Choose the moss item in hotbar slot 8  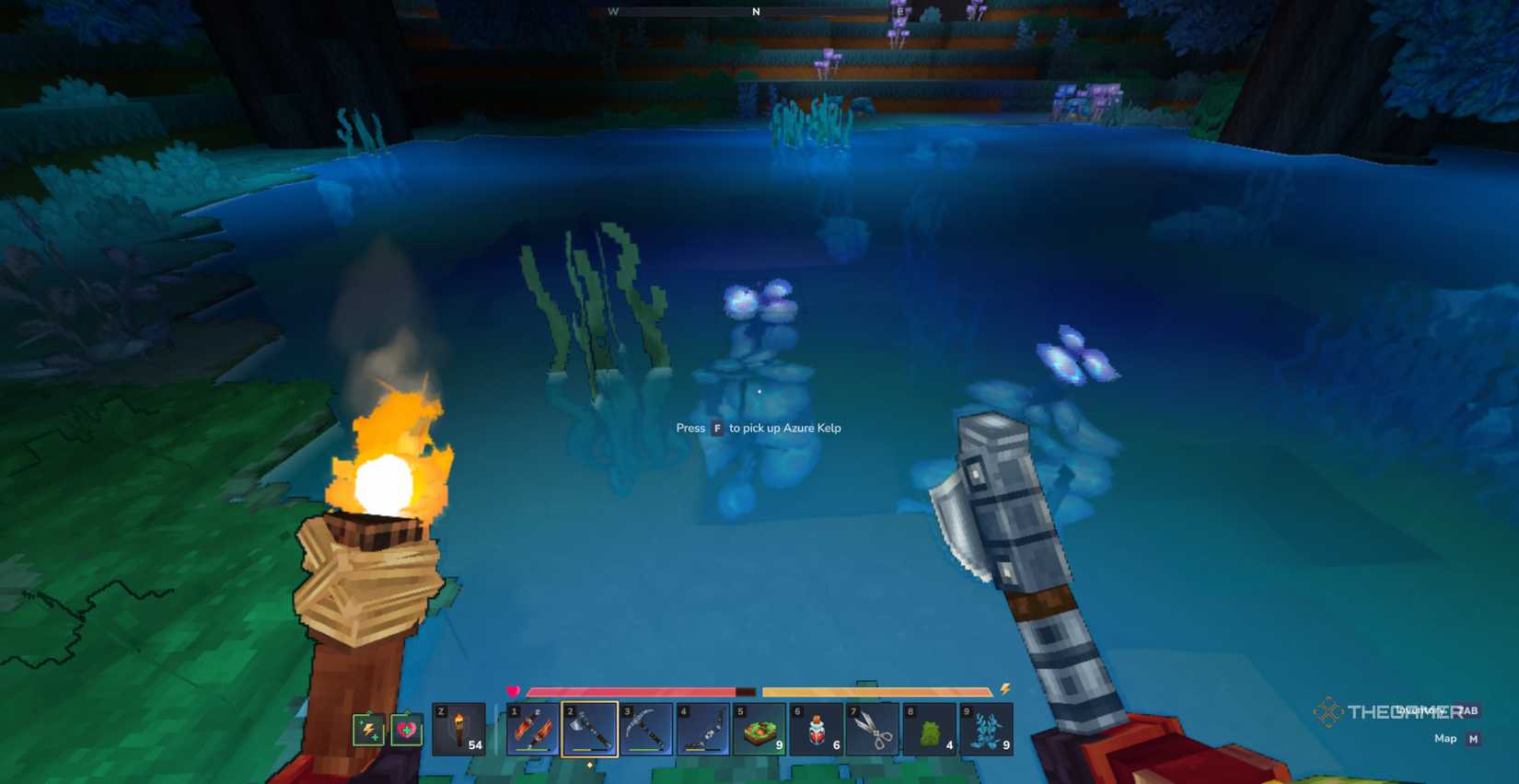pyautogui.click(x=928, y=731)
